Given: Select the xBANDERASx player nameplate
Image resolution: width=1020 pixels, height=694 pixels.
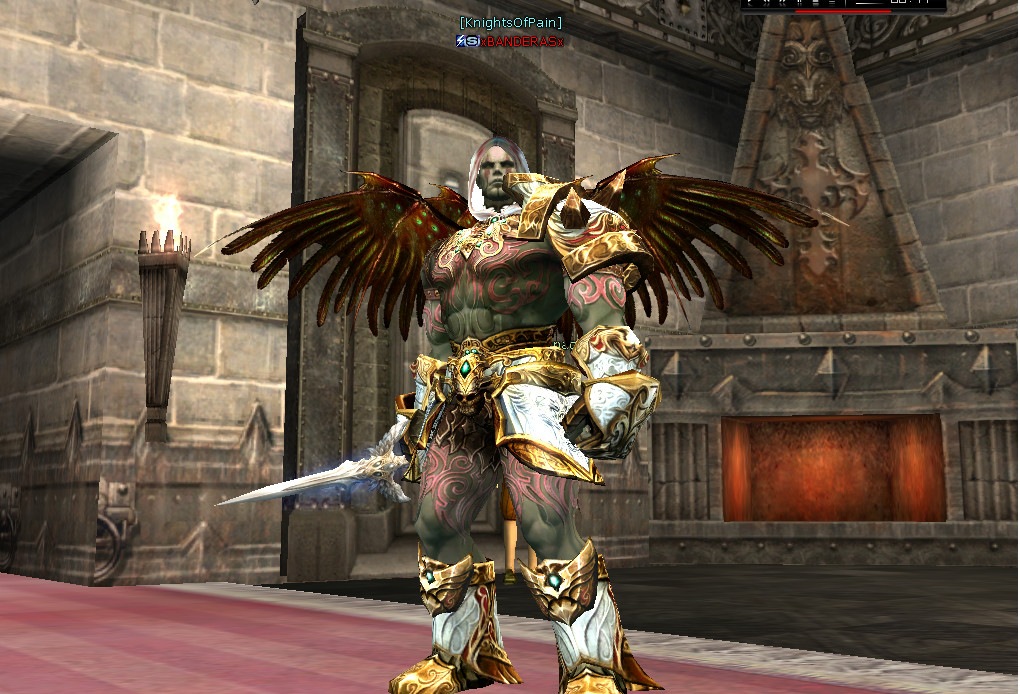Looking at the screenshot, I should [521, 41].
